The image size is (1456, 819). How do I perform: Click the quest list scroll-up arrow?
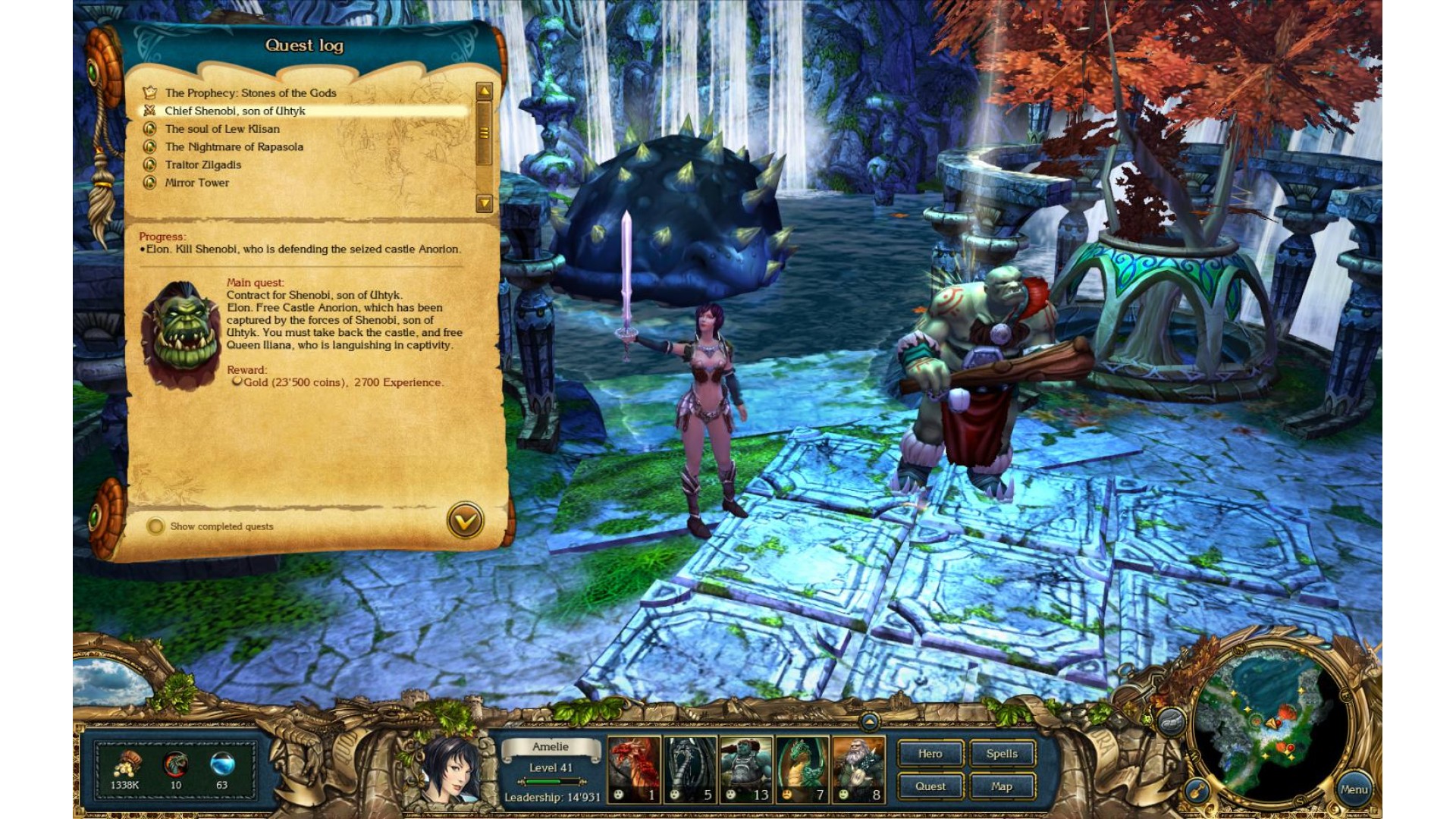tap(484, 93)
